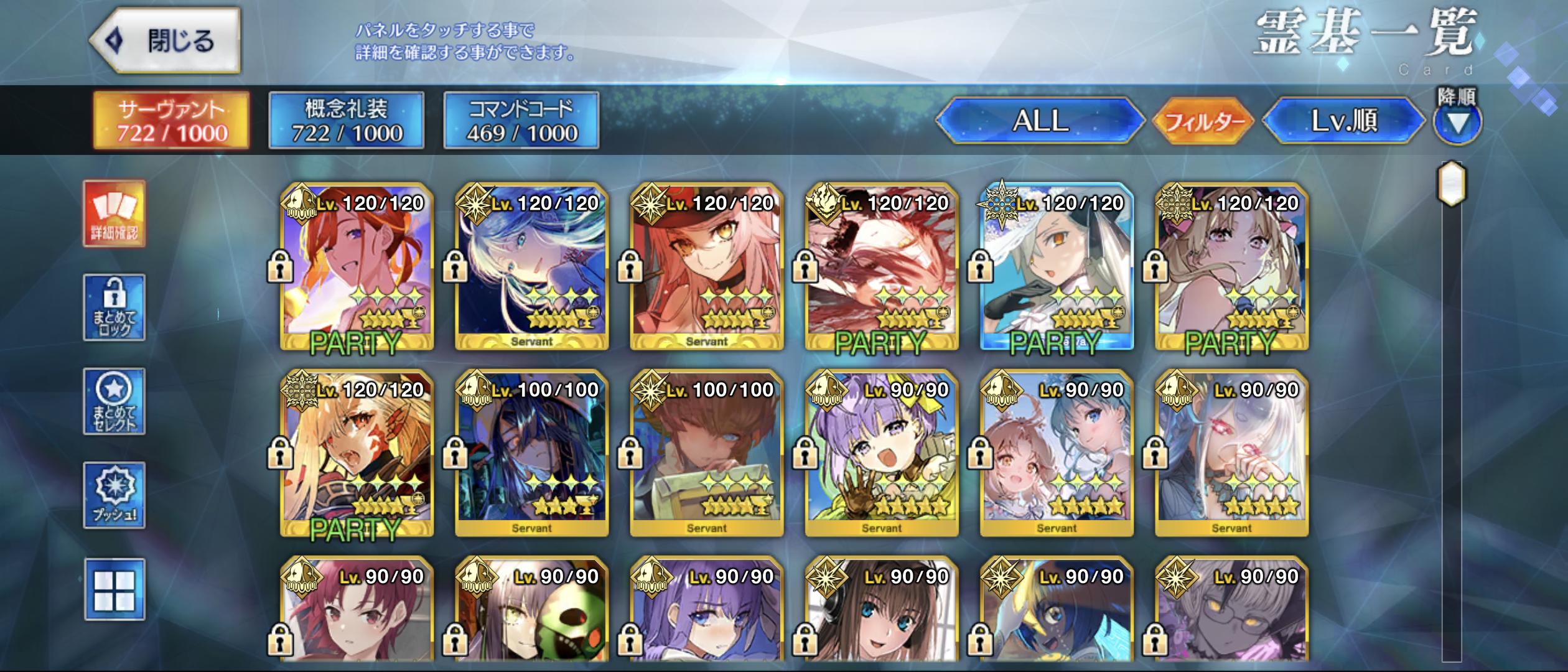Change grid layout with four-squares icon

(x=114, y=589)
